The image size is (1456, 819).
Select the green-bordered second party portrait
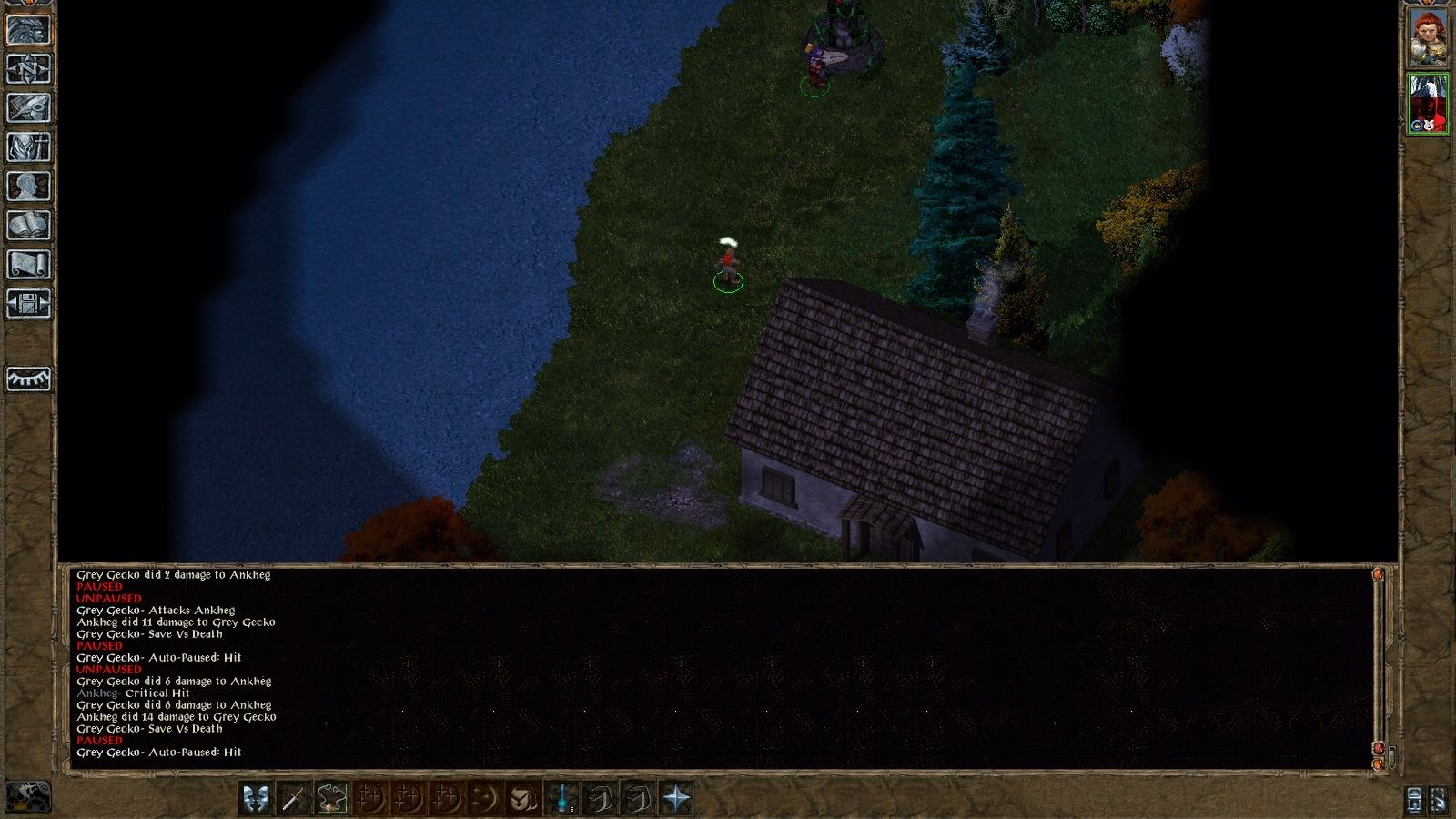[1428, 104]
